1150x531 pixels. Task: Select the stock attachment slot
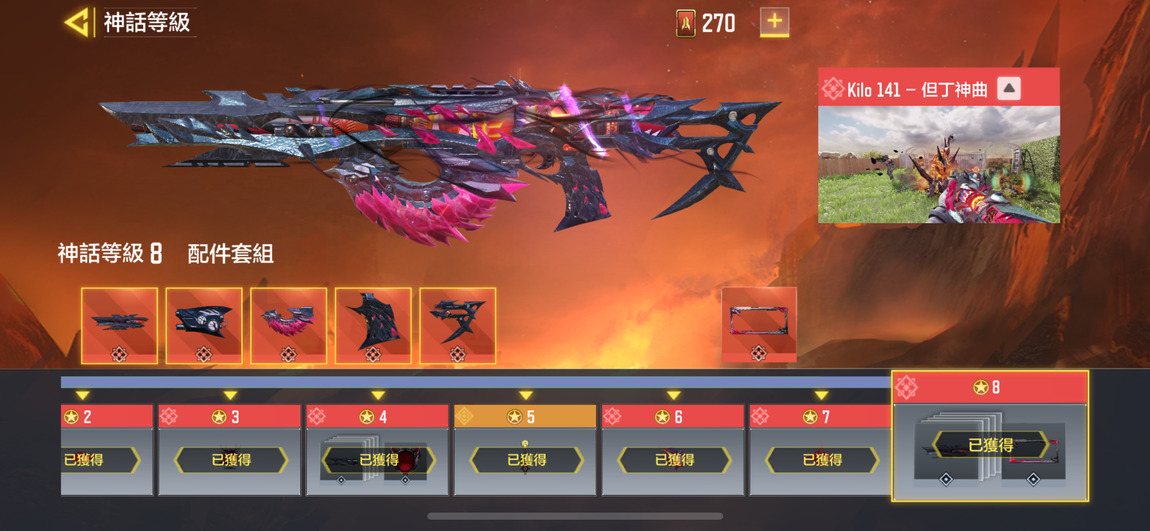[x=458, y=325]
